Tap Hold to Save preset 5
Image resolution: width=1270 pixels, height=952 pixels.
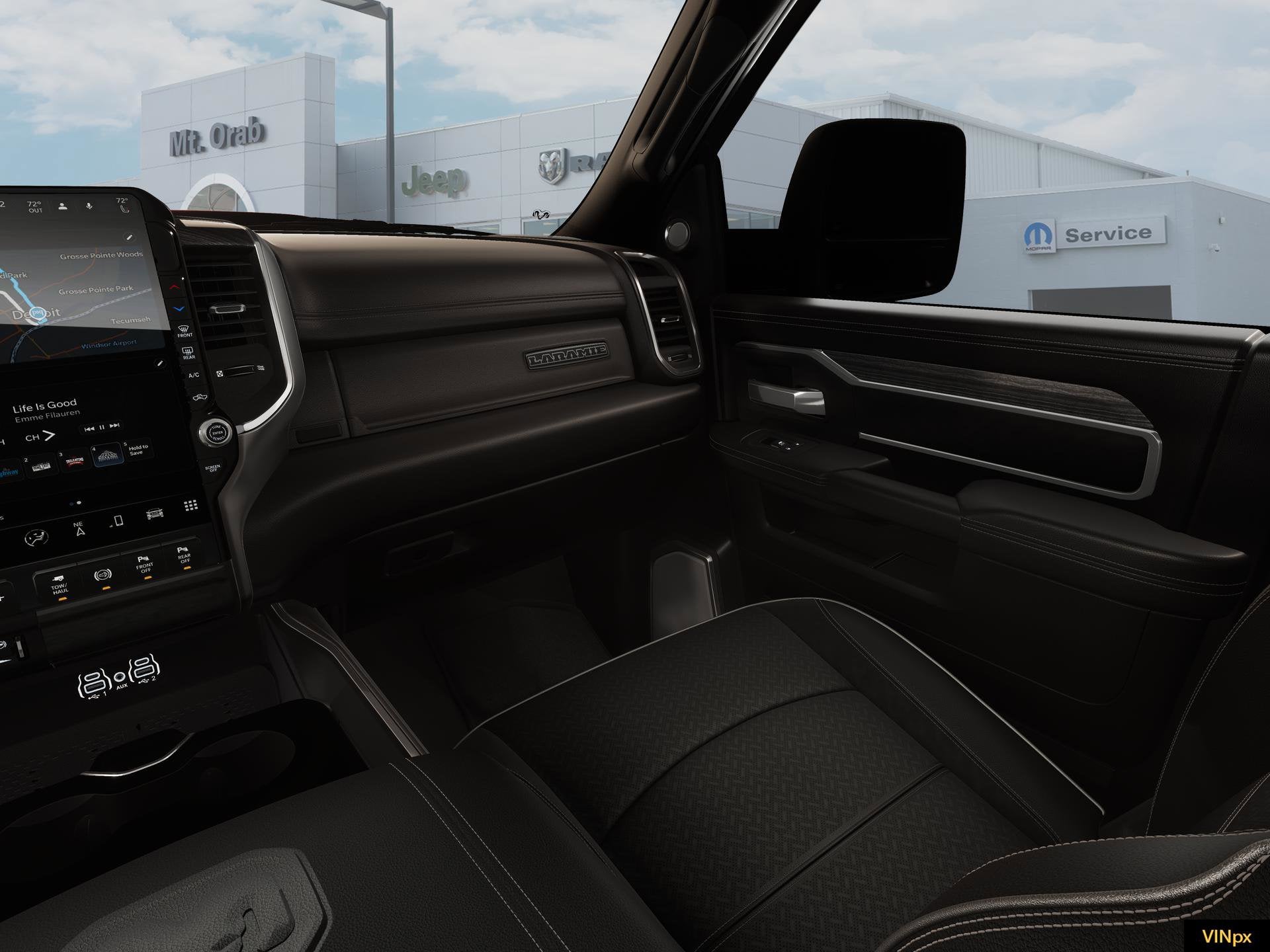pyautogui.click(x=138, y=450)
